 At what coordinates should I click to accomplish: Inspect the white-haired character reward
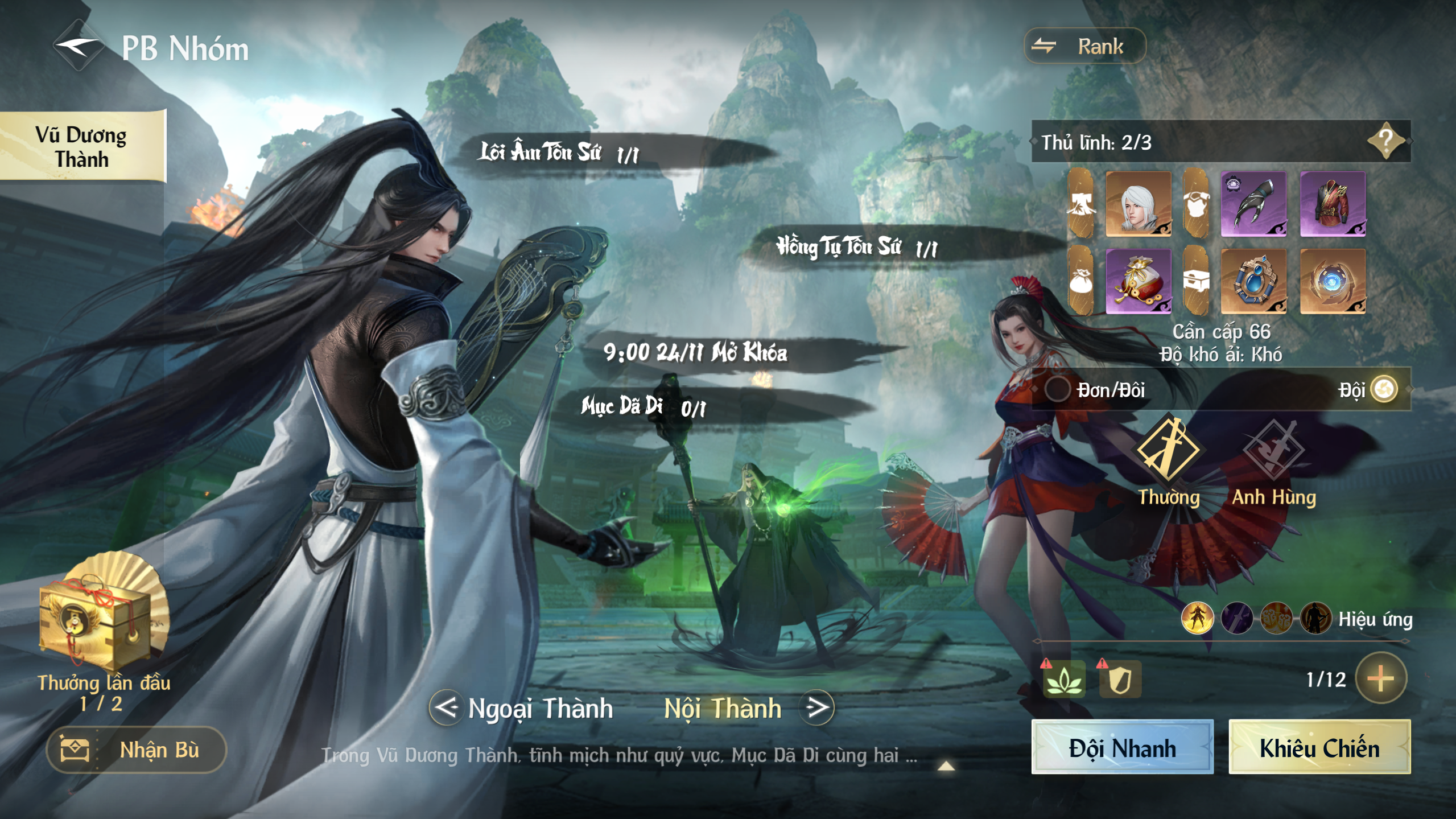1138,204
